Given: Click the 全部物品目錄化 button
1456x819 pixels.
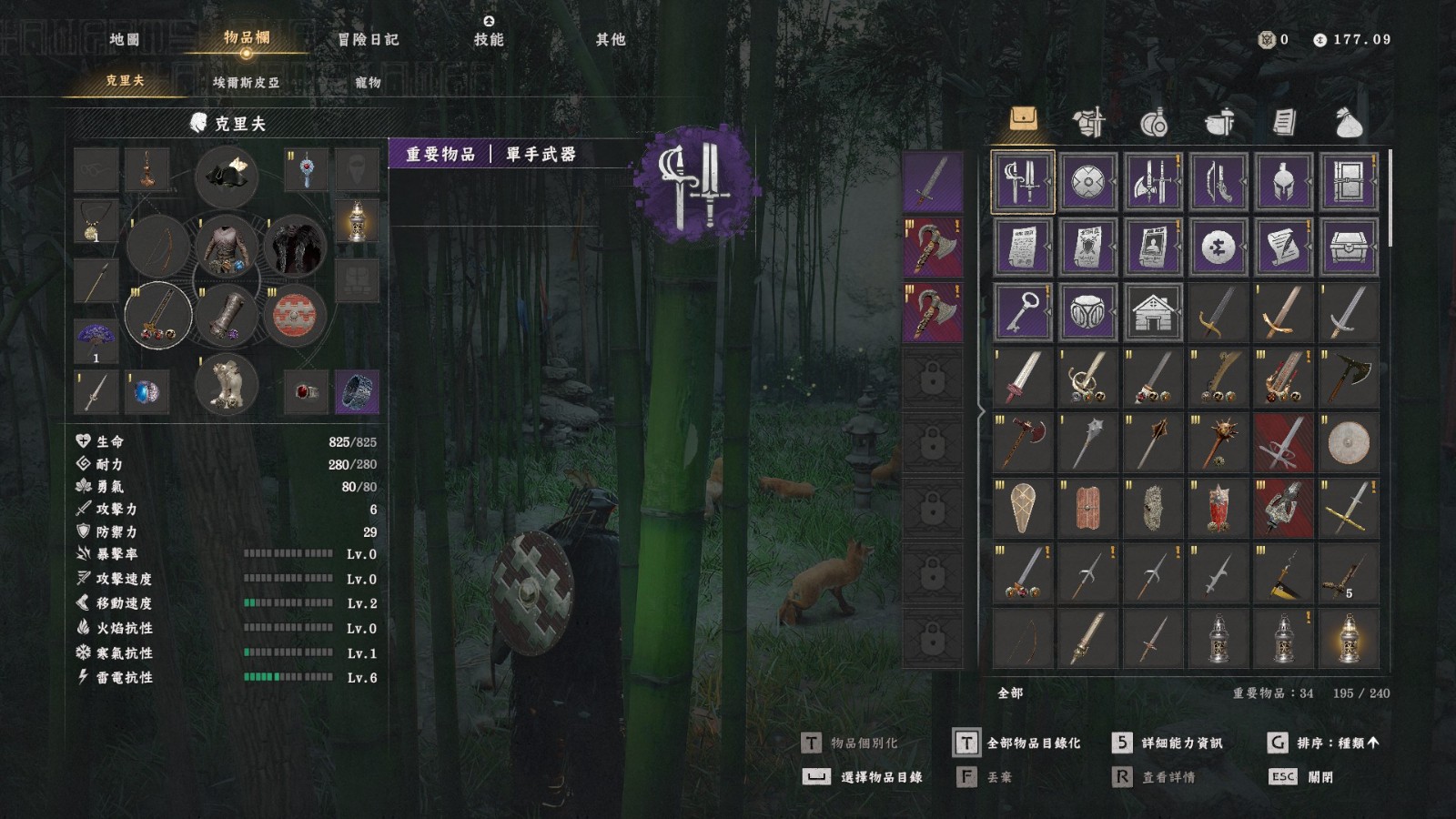Looking at the screenshot, I should tap(1017, 743).
